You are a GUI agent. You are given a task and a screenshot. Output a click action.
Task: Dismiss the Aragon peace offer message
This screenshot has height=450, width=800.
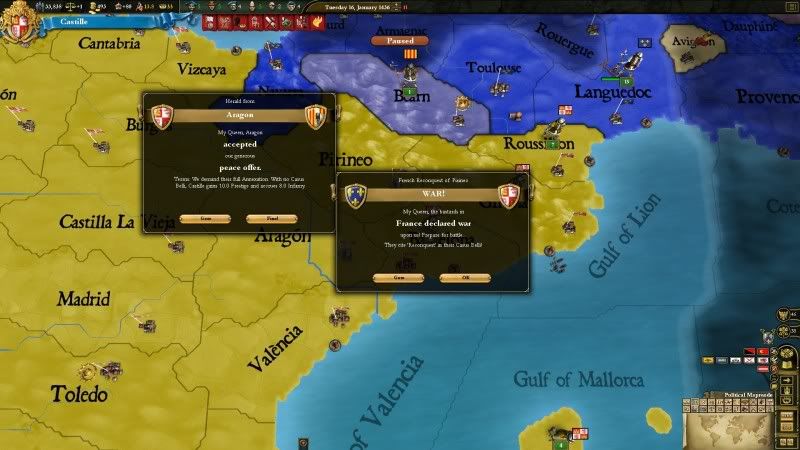pos(273,218)
